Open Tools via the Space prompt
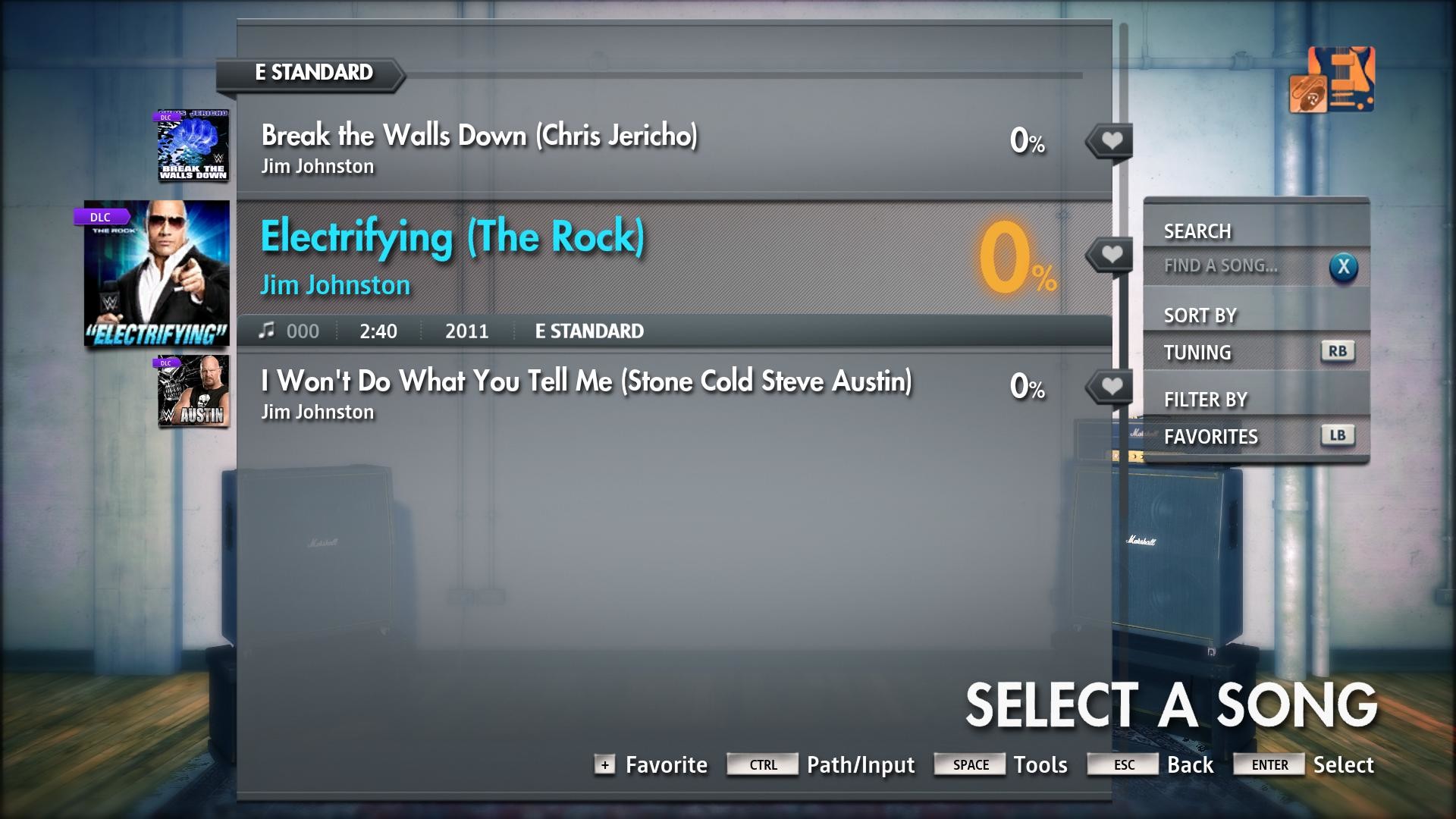This screenshot has height=819, width=1456. (x=969, y=764)
